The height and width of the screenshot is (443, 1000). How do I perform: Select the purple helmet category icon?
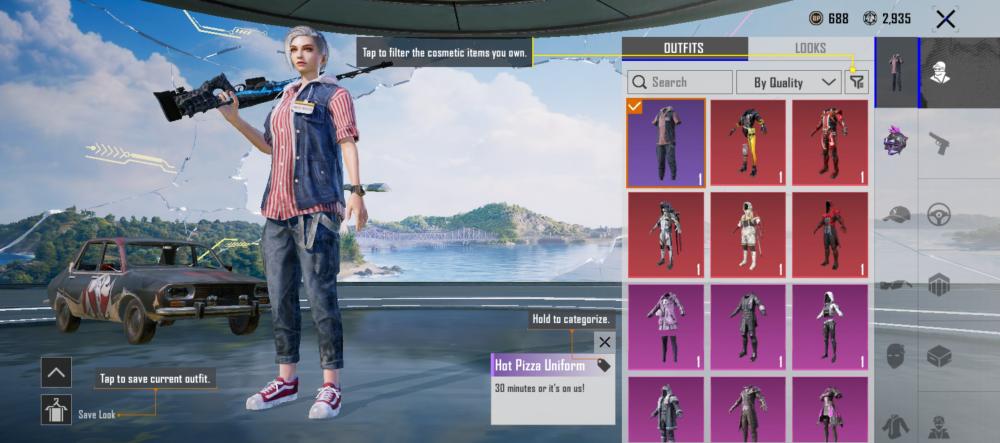tap(897, 143)
